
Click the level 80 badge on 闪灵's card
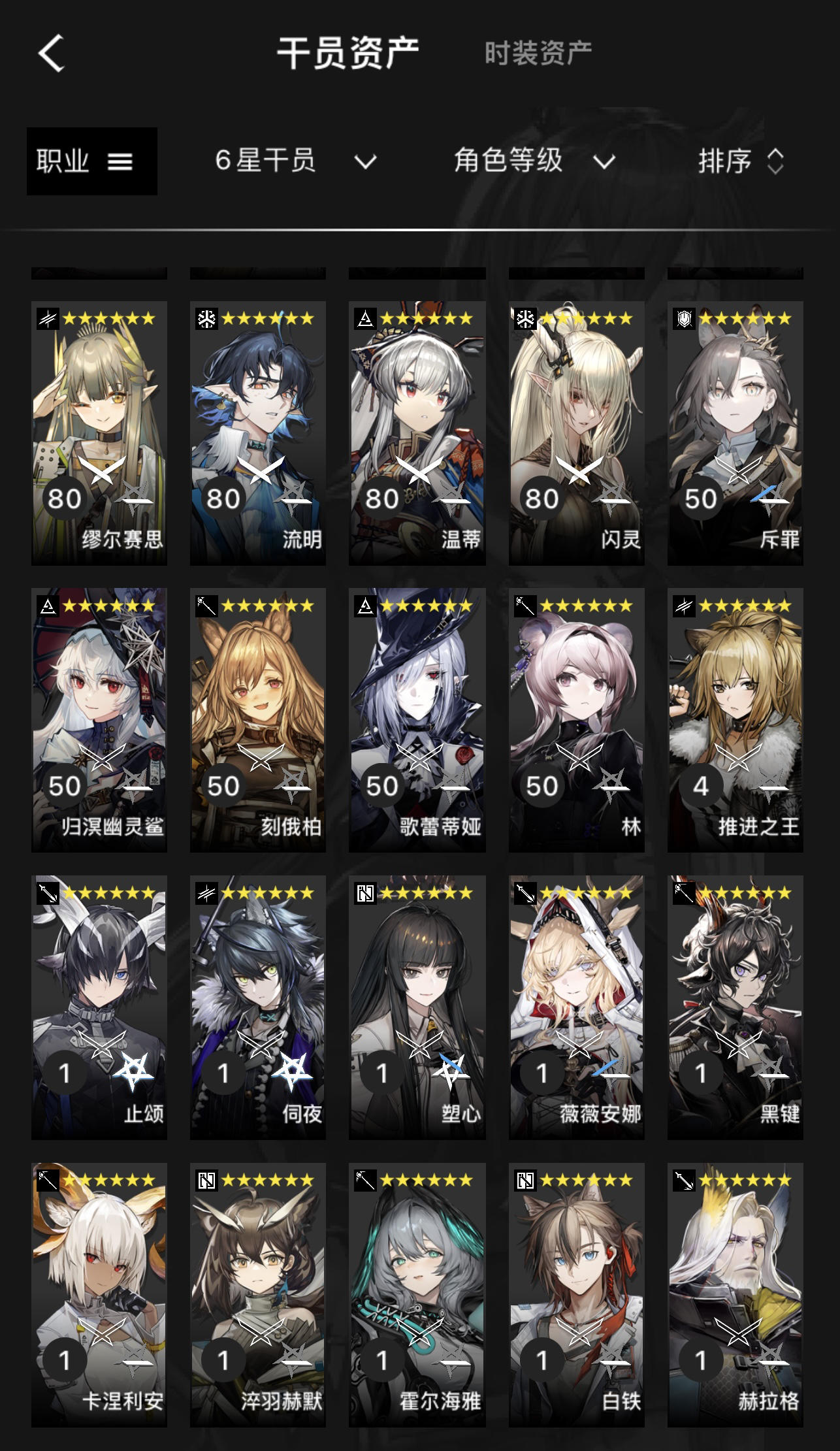(541, 497)
